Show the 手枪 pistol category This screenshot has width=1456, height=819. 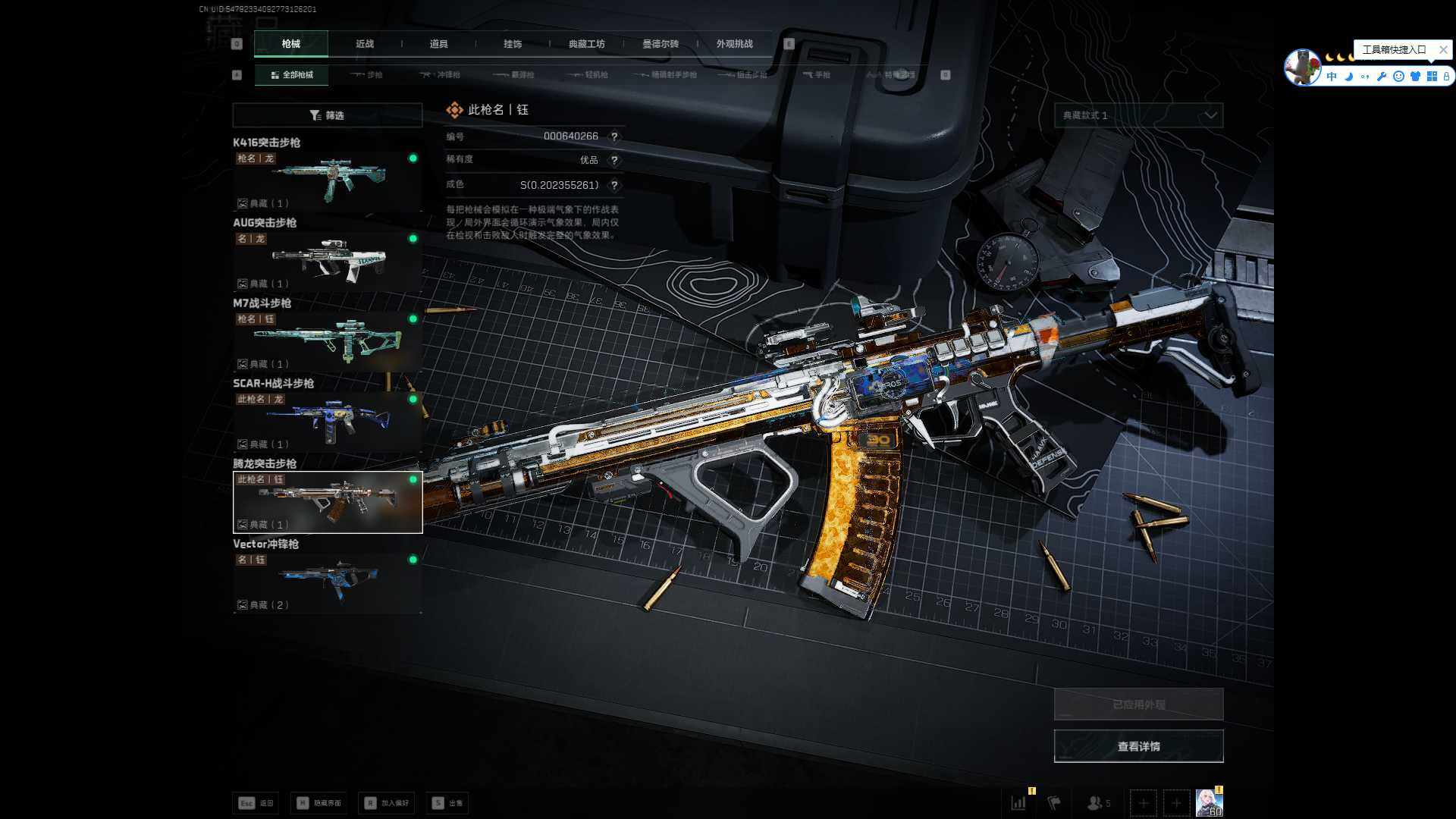(817, 75)
